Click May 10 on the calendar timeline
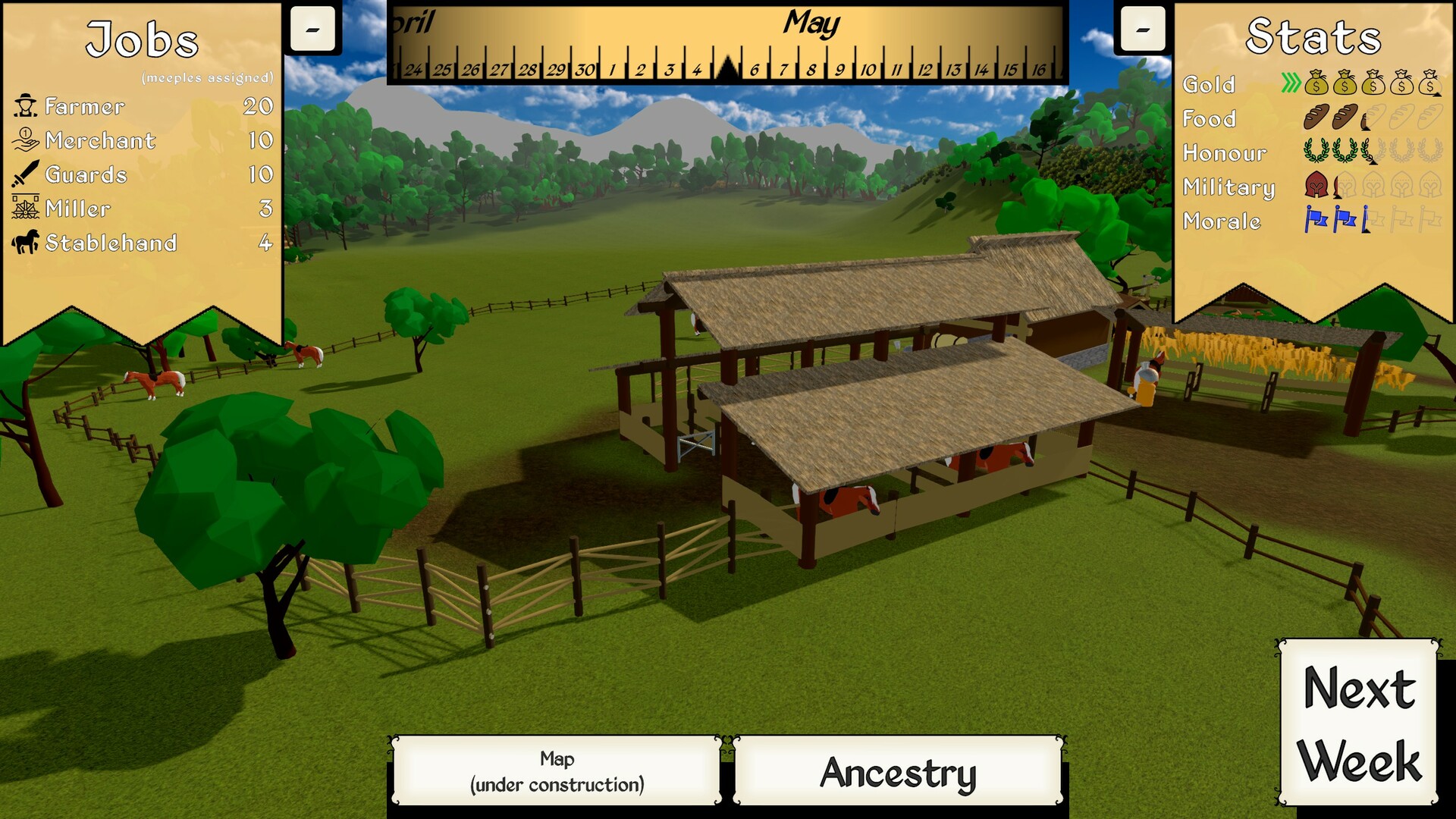The height and width of the screenshot is (819, 1456). [x=868, y=70]
